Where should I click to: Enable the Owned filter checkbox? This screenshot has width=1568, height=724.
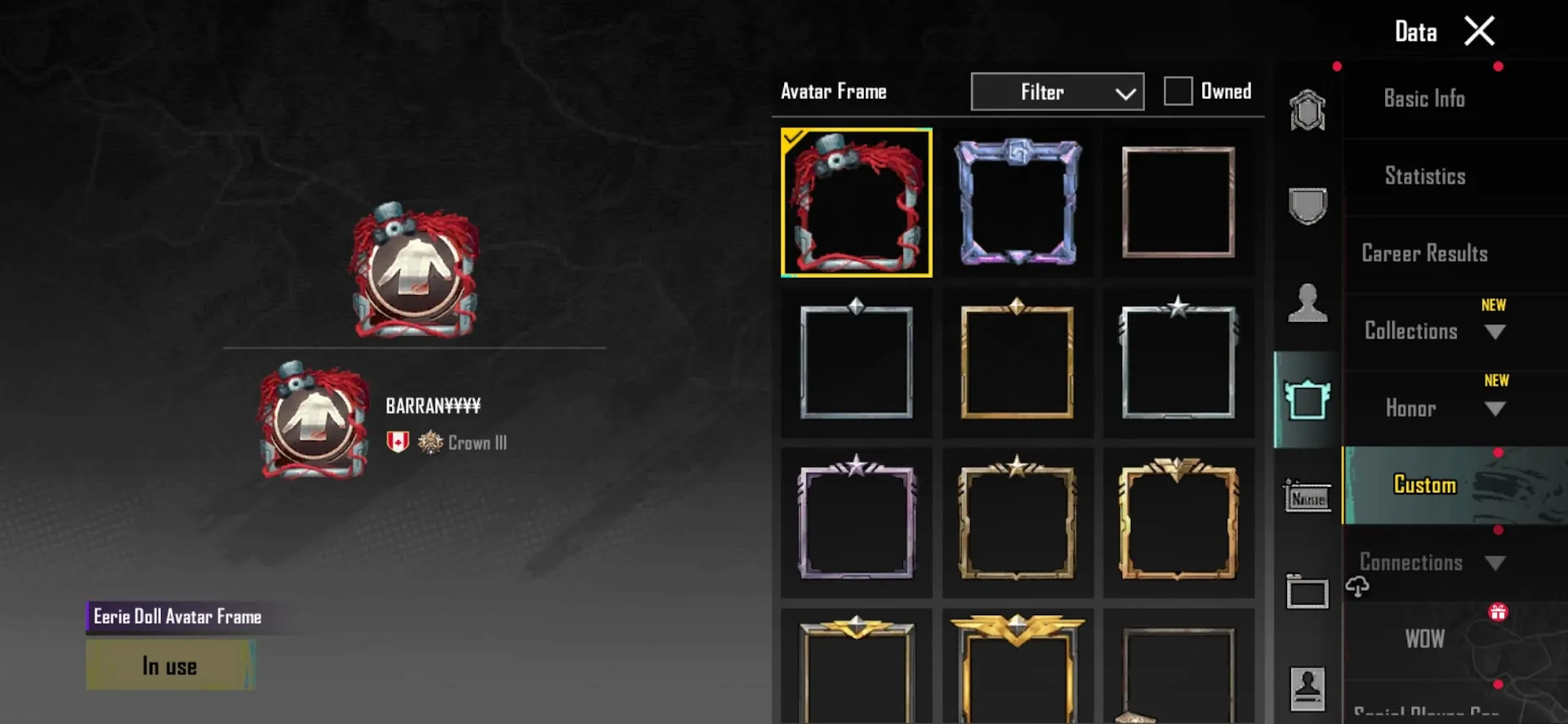(x=1178, y=91)
